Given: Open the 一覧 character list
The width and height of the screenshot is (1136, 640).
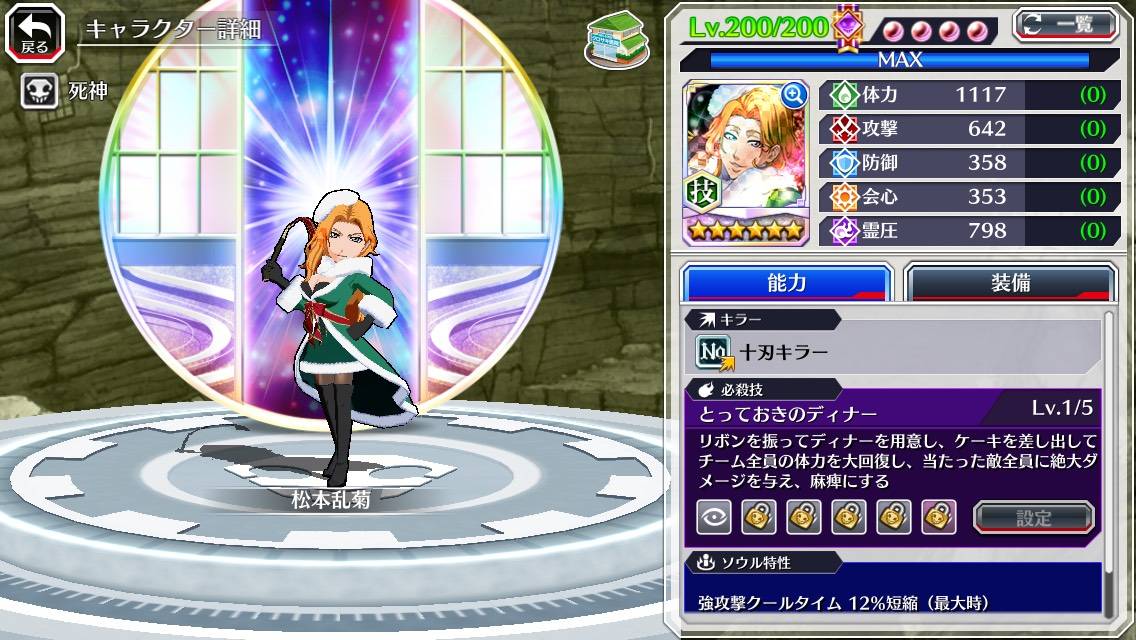Looking at the screenshot, I should pos(1066,24).
